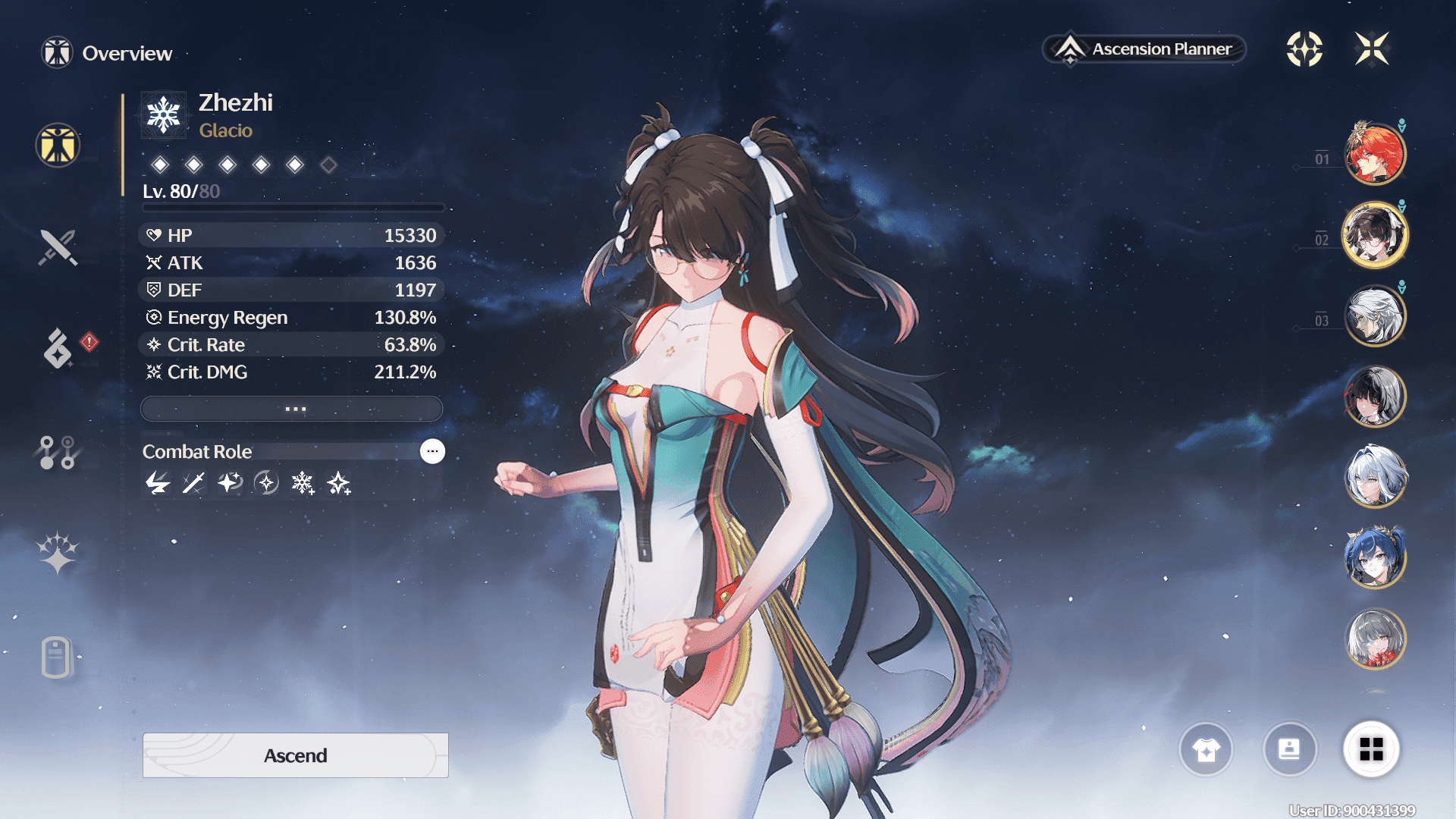Image resolution: width=1456 pixels, height=819 pixels.
Task: Open the canister icon tab in the sidebar
Action: tap(56, 657)
